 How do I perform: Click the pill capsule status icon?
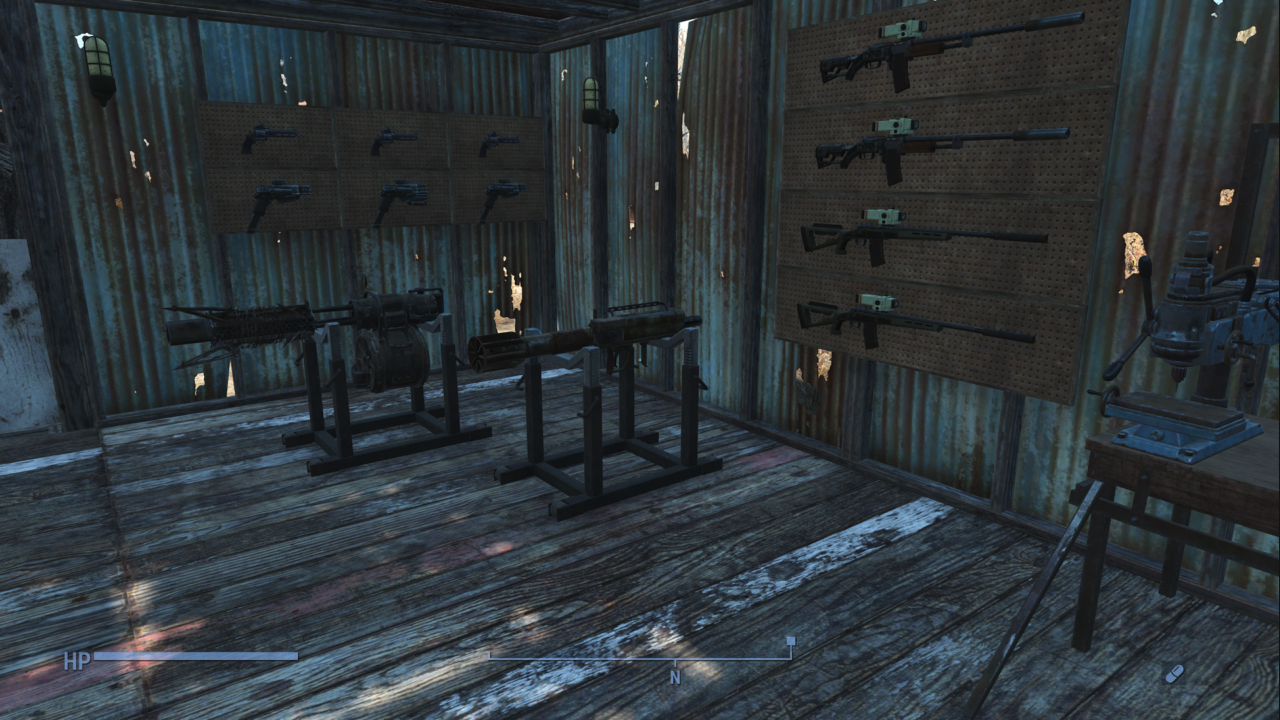click(x=1174, y=673)
